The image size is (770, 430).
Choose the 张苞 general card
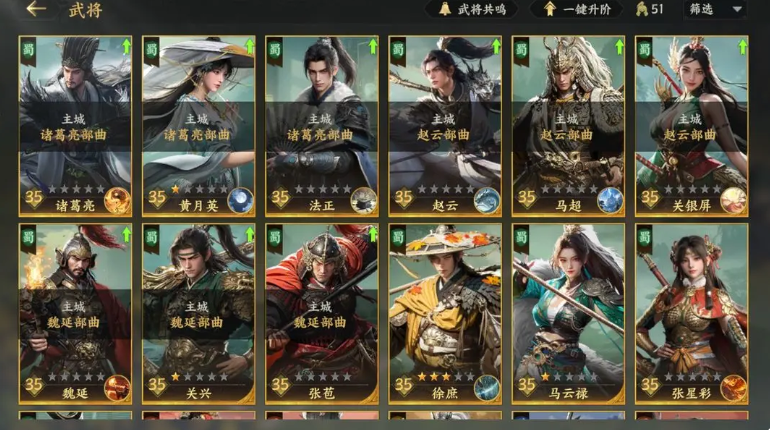(321, 312)
